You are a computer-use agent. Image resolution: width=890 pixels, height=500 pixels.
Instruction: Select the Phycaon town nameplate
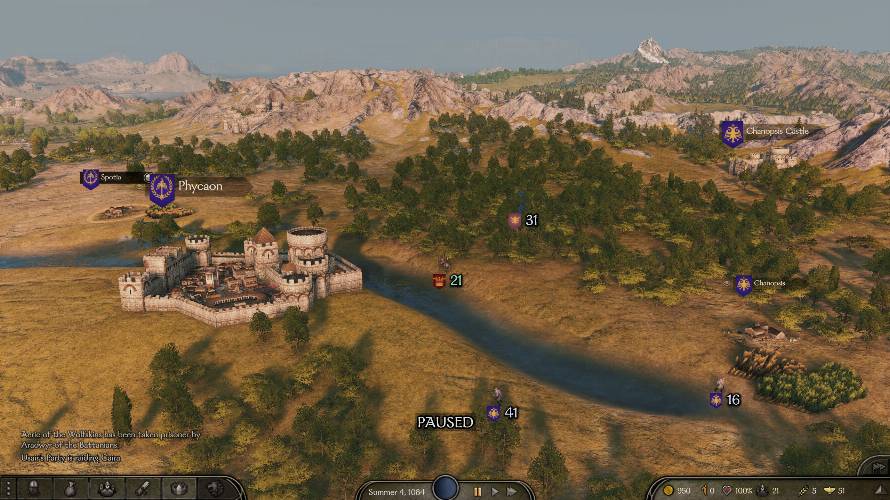[200, 186]
